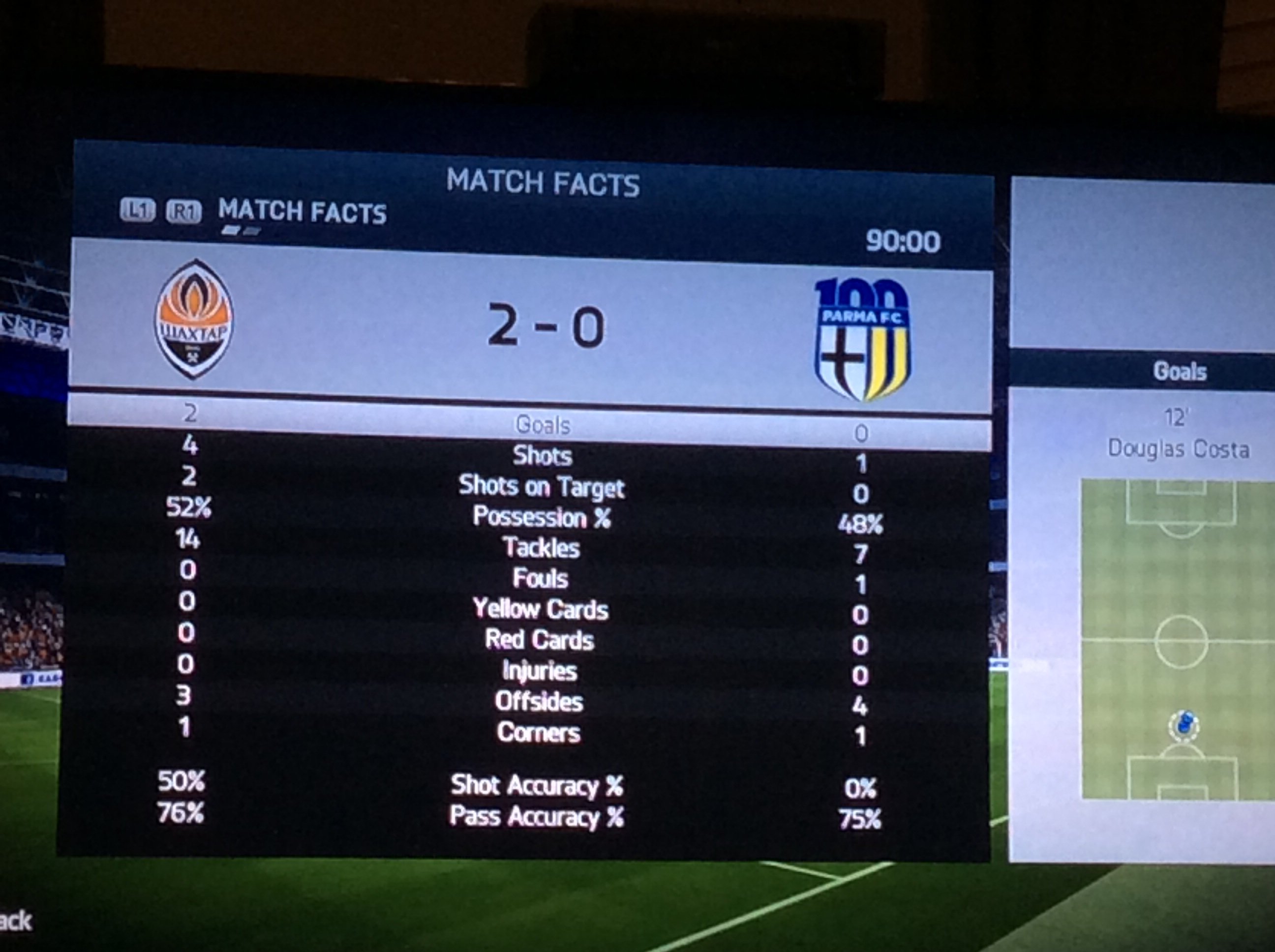Choose the Corners stat row

coord(539,733)
